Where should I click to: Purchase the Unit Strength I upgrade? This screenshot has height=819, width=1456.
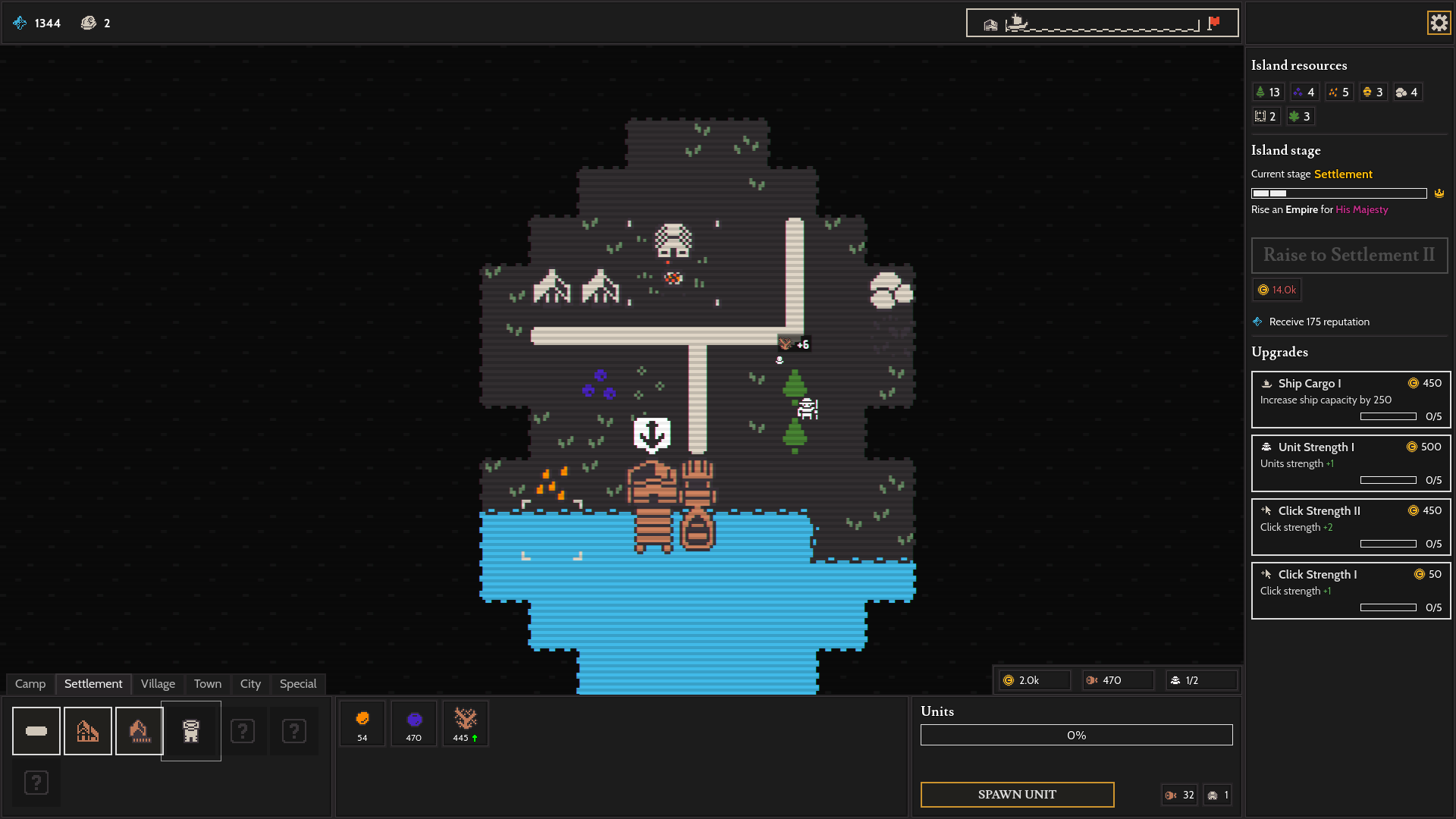click(x=1350, y=463)
